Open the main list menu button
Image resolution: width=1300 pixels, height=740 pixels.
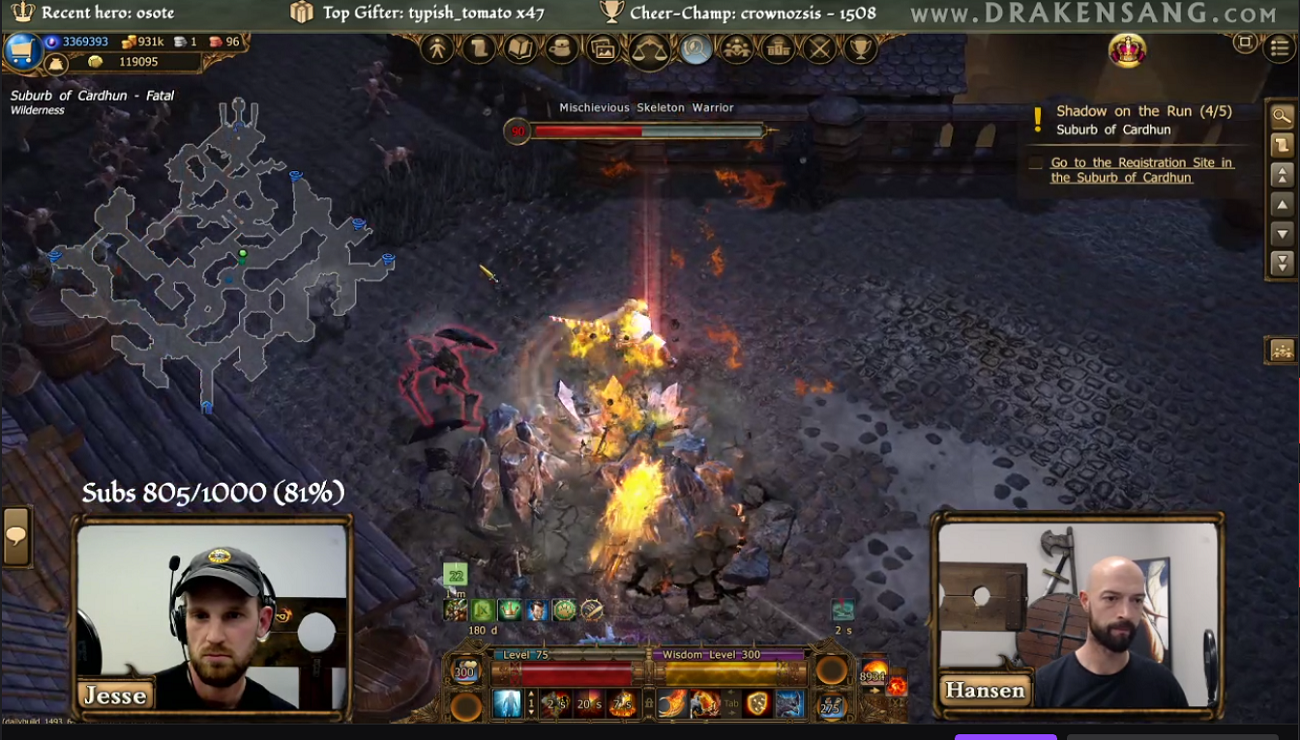click(1279, 47)
